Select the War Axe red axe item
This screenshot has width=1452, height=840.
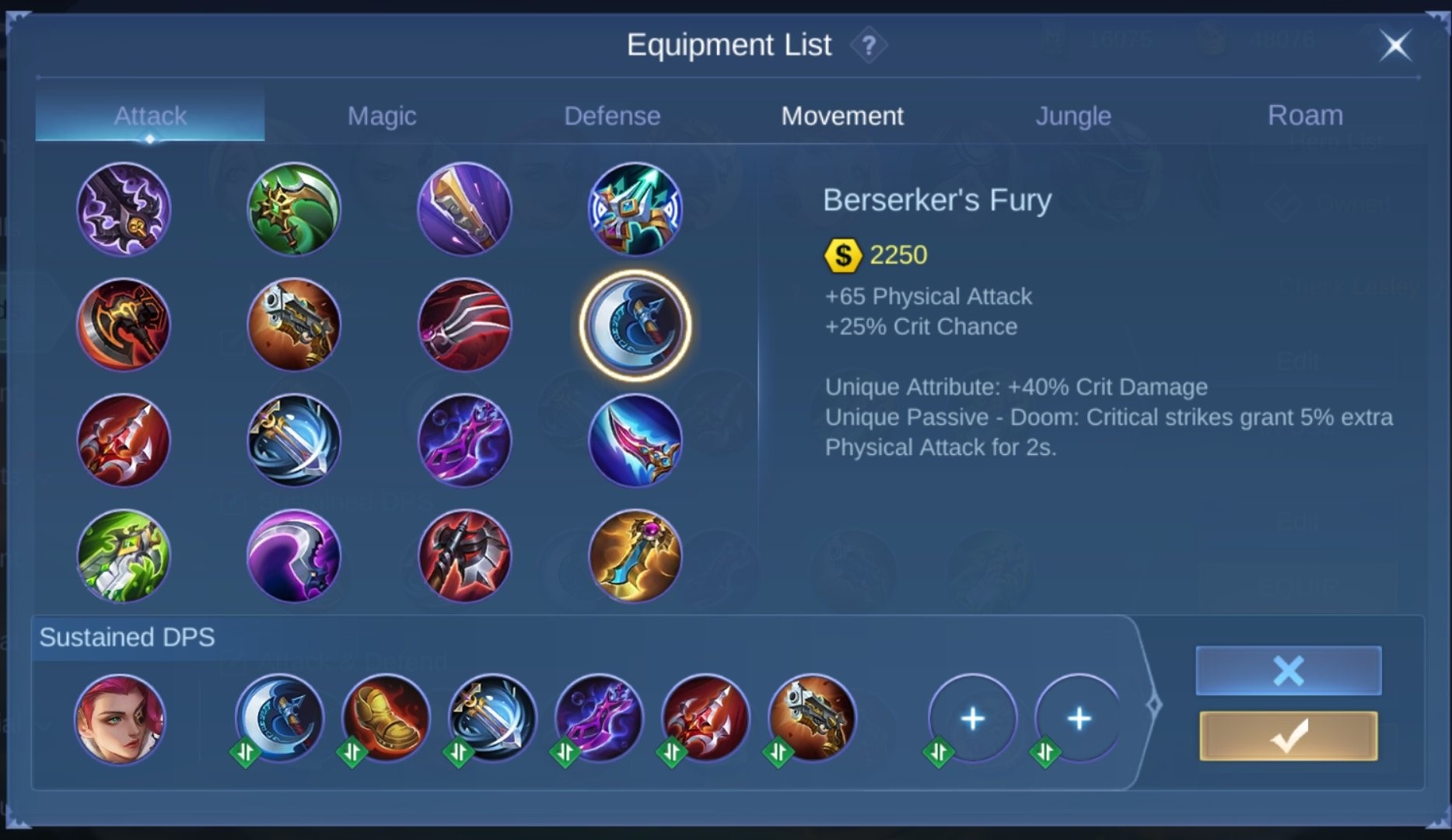pyautogui.click(x=123, y=325)
